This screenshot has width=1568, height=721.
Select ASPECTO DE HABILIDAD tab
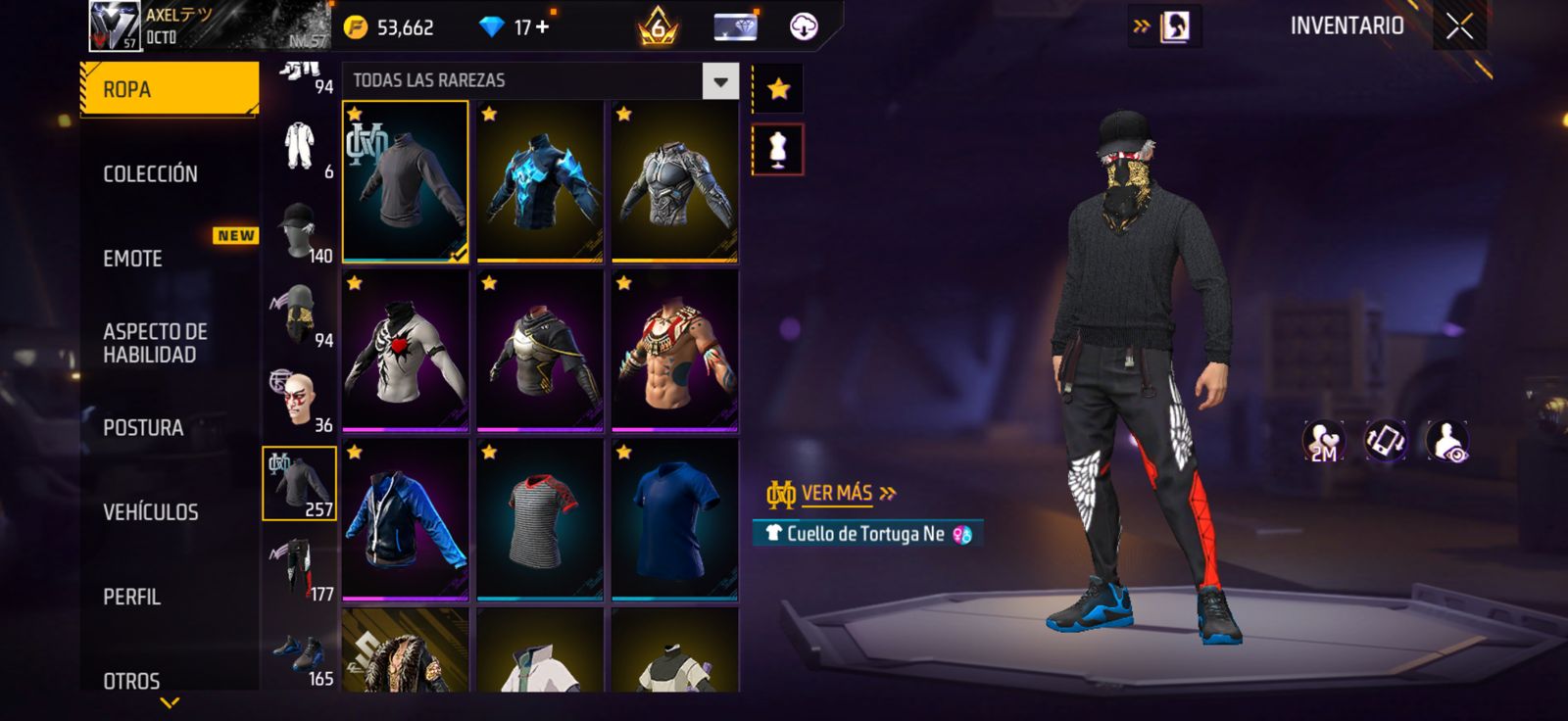click(155, 343)
